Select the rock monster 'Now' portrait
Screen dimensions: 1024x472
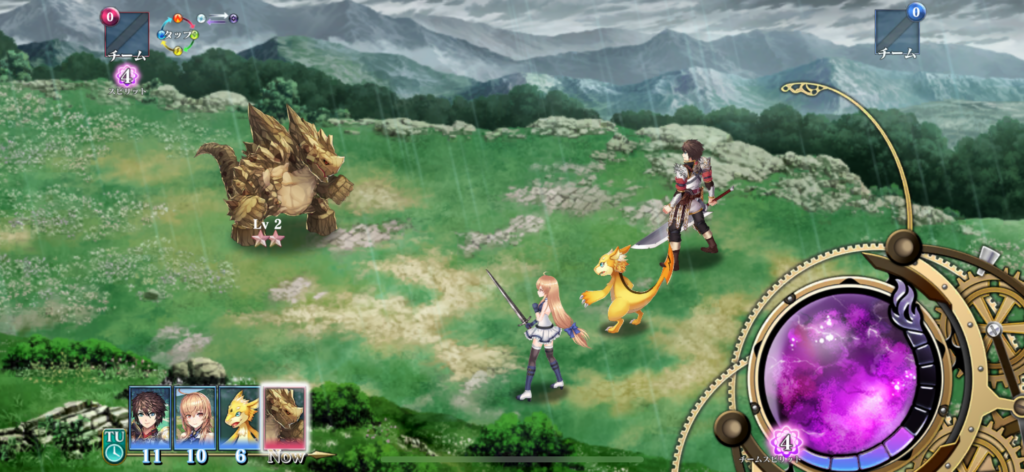pyautogui.click(x=284, y=416)
